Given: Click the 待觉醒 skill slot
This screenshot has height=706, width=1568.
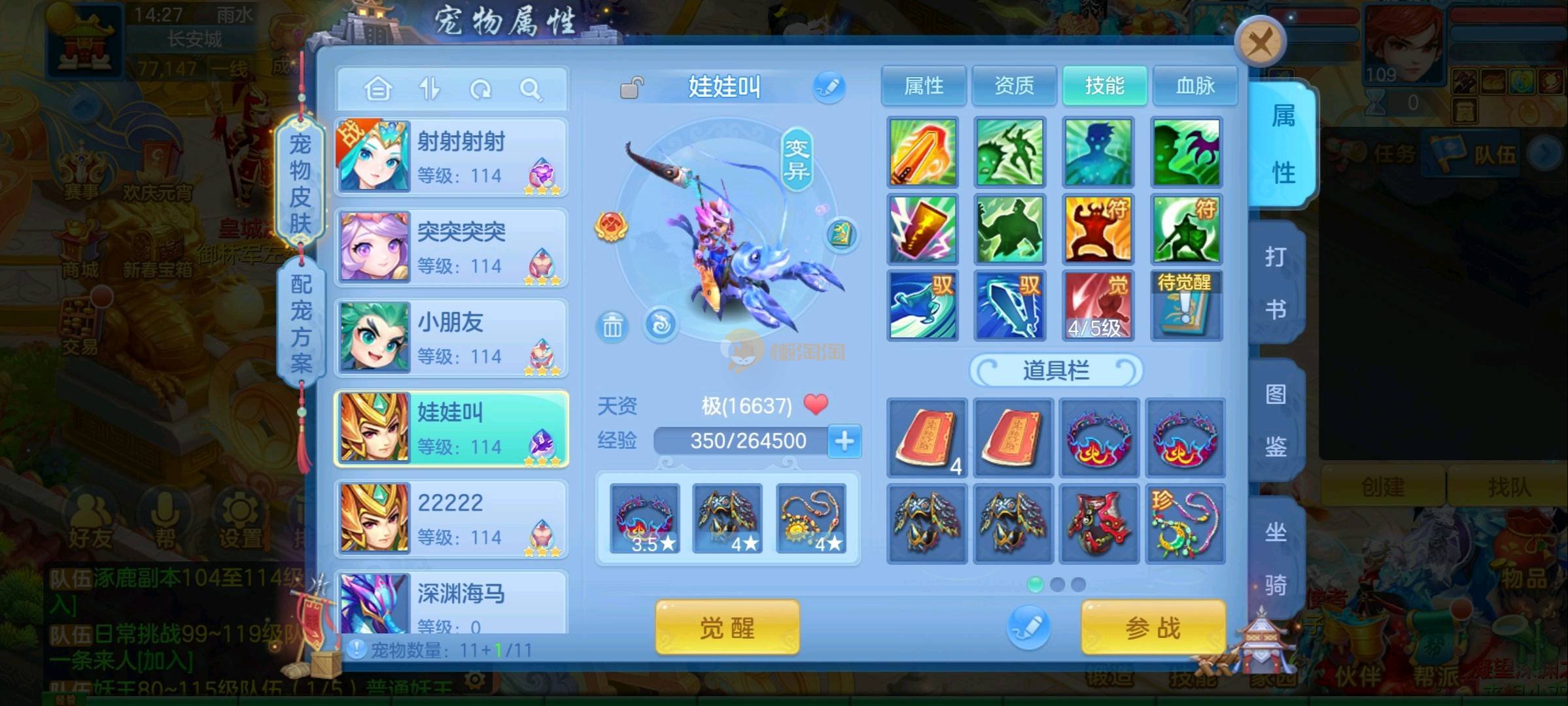Looking at the screenshot, I should pos(1185,305).
